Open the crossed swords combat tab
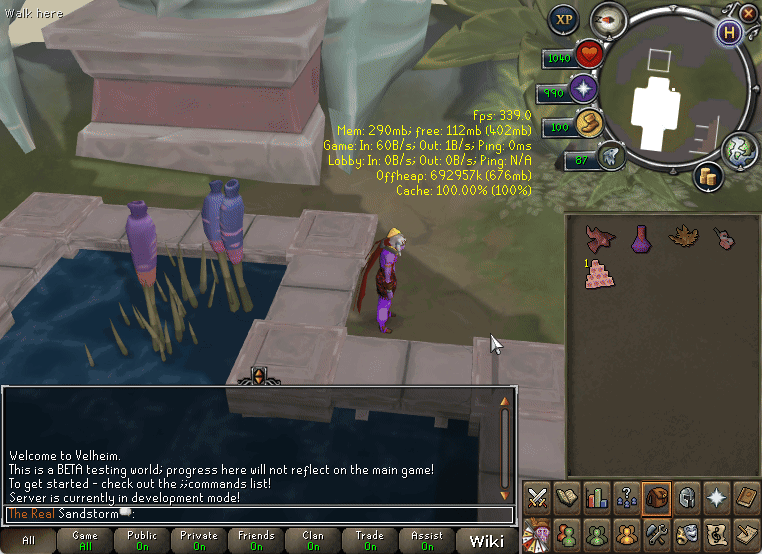Screen dimensions: 762x554 [x=538, y=496]
